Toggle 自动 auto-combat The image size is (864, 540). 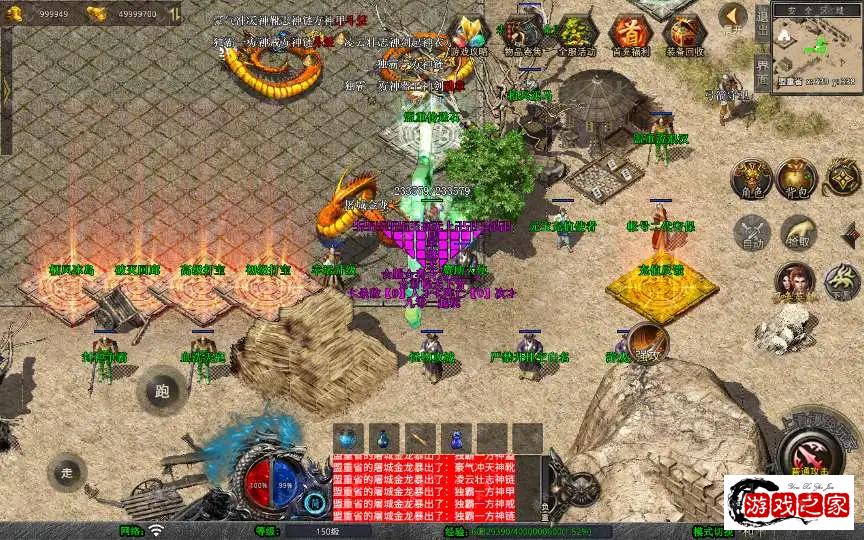pyautogui.click(x=750, y=233)
